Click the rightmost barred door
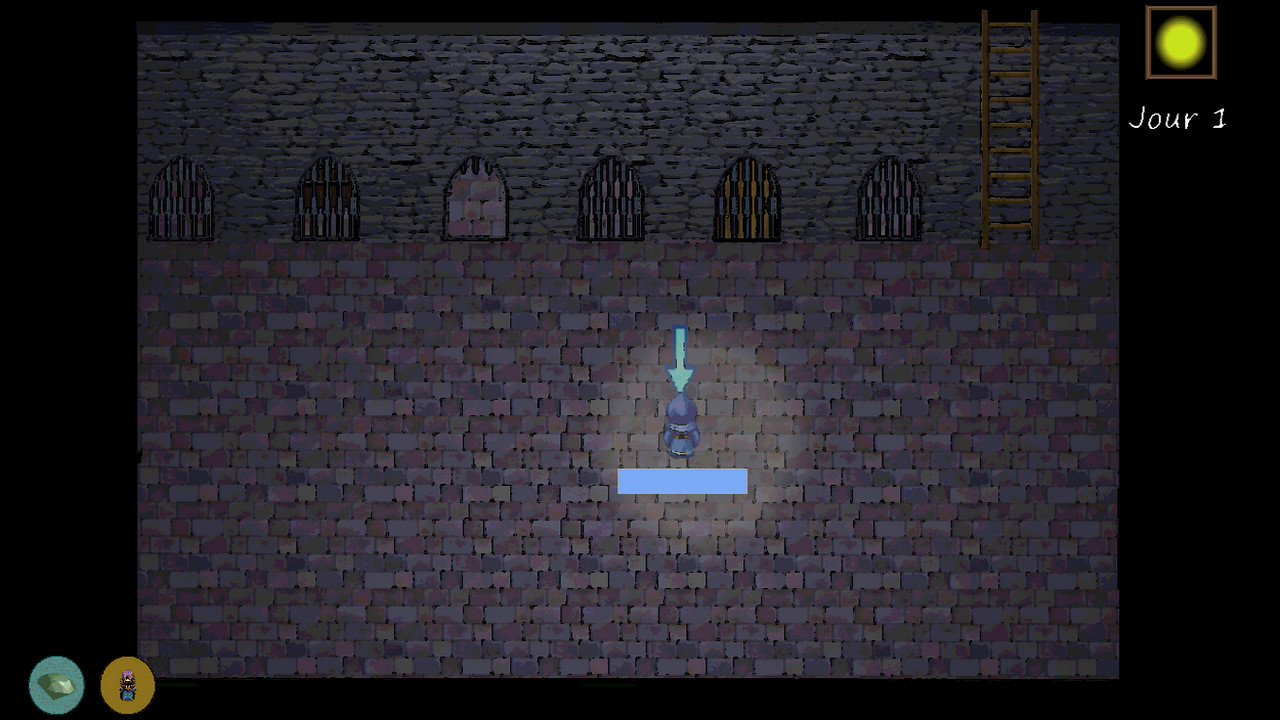 pos(889,200)
